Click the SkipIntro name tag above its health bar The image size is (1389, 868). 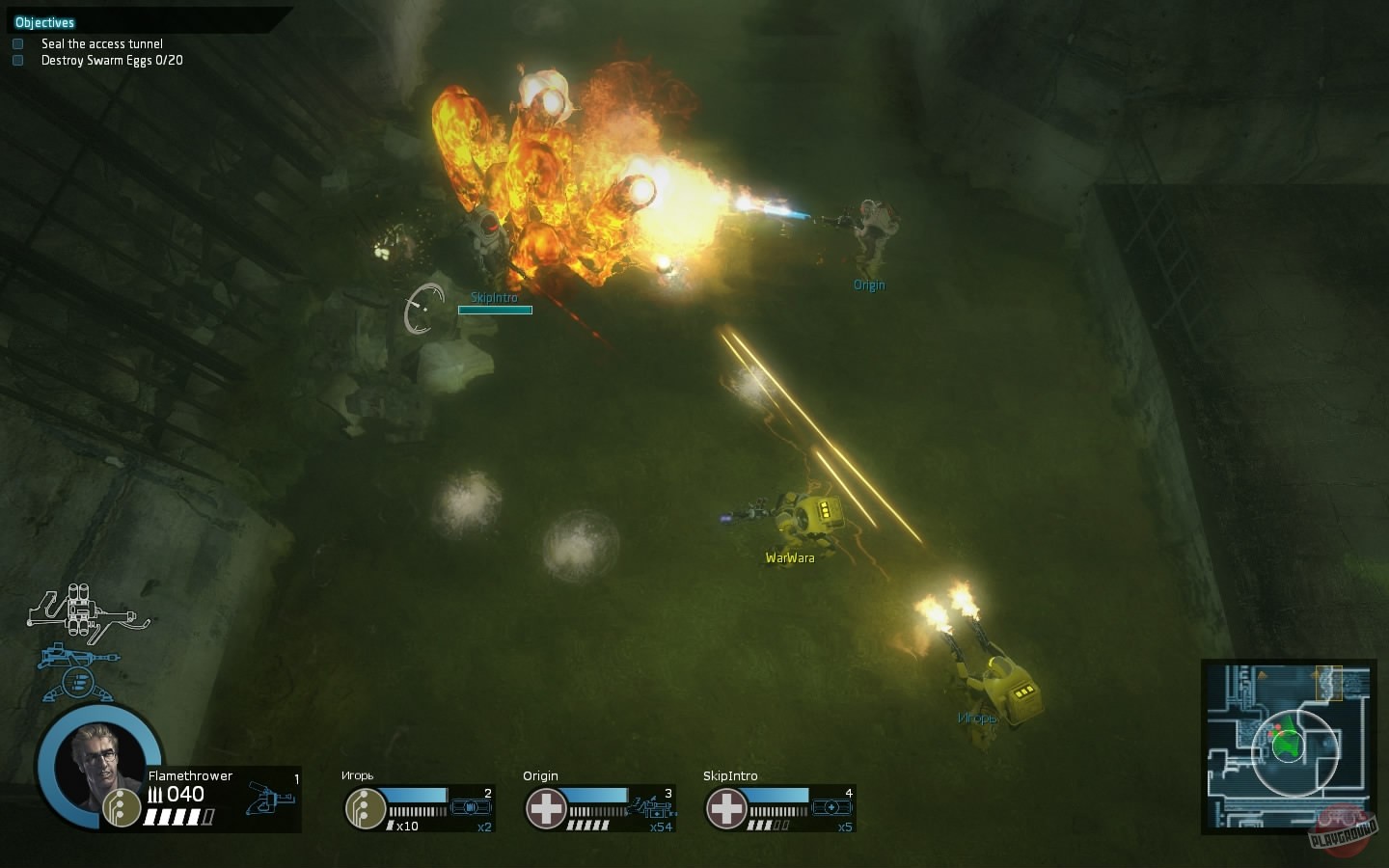pyautogui.click(x=495, y=298)
